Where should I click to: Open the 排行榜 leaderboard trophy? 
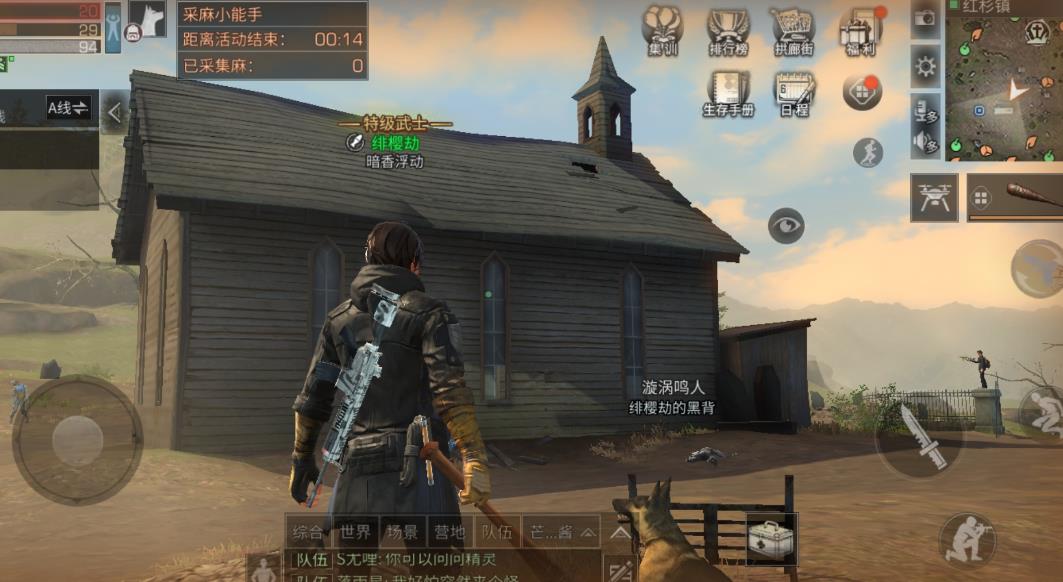point(729,30)
